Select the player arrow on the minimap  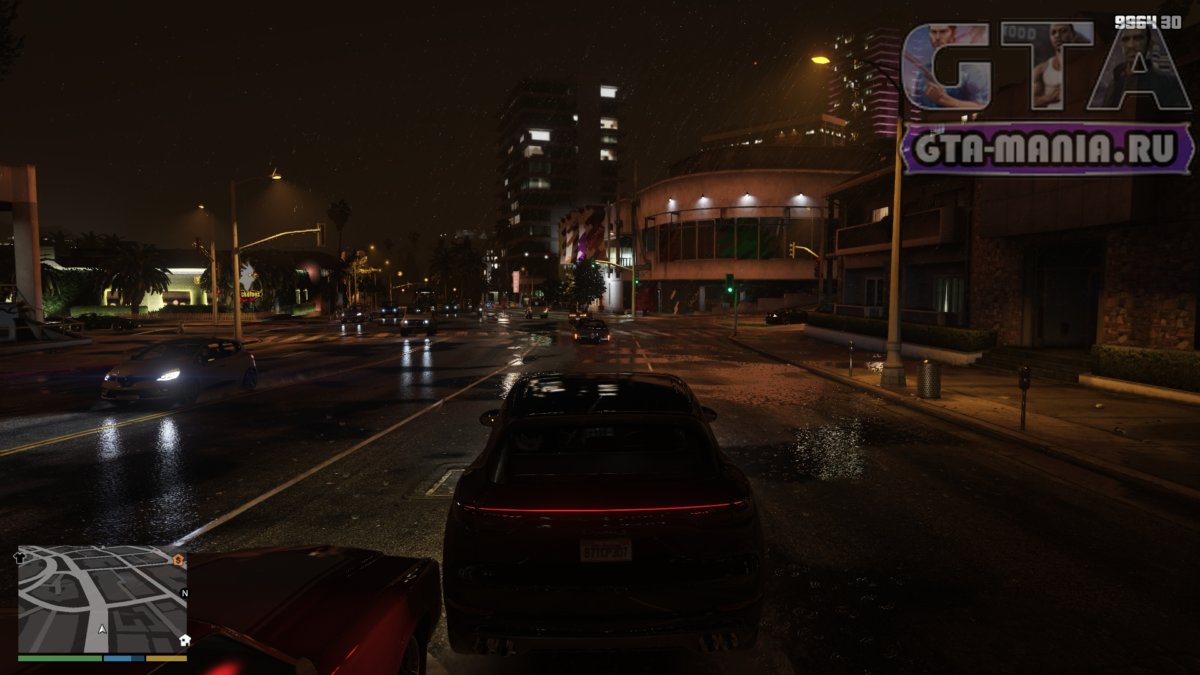[102, 630]
